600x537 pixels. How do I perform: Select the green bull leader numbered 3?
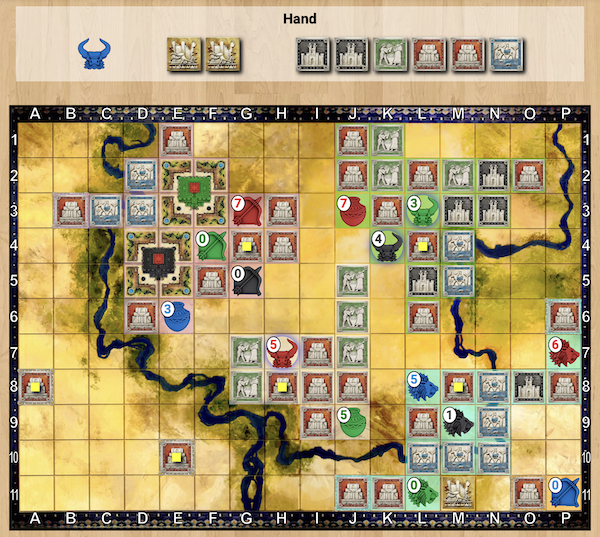click(423, 210)
